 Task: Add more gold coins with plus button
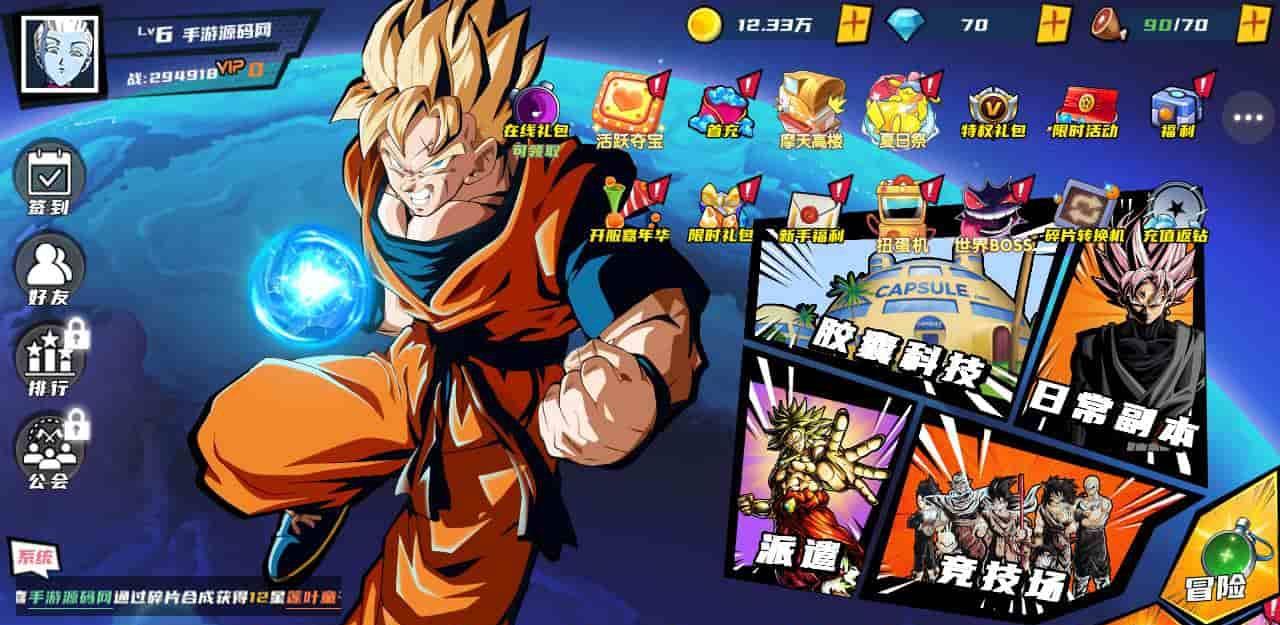[853, 24]
